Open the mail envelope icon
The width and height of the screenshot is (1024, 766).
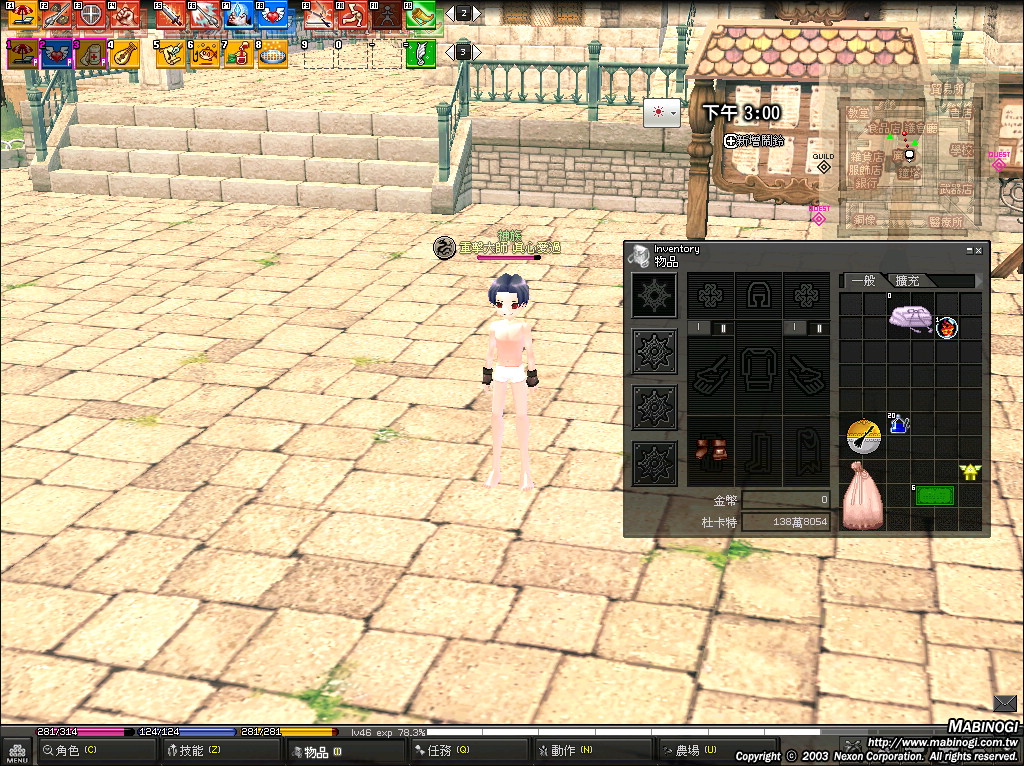pyautogui.click(x=1005, y=702)
